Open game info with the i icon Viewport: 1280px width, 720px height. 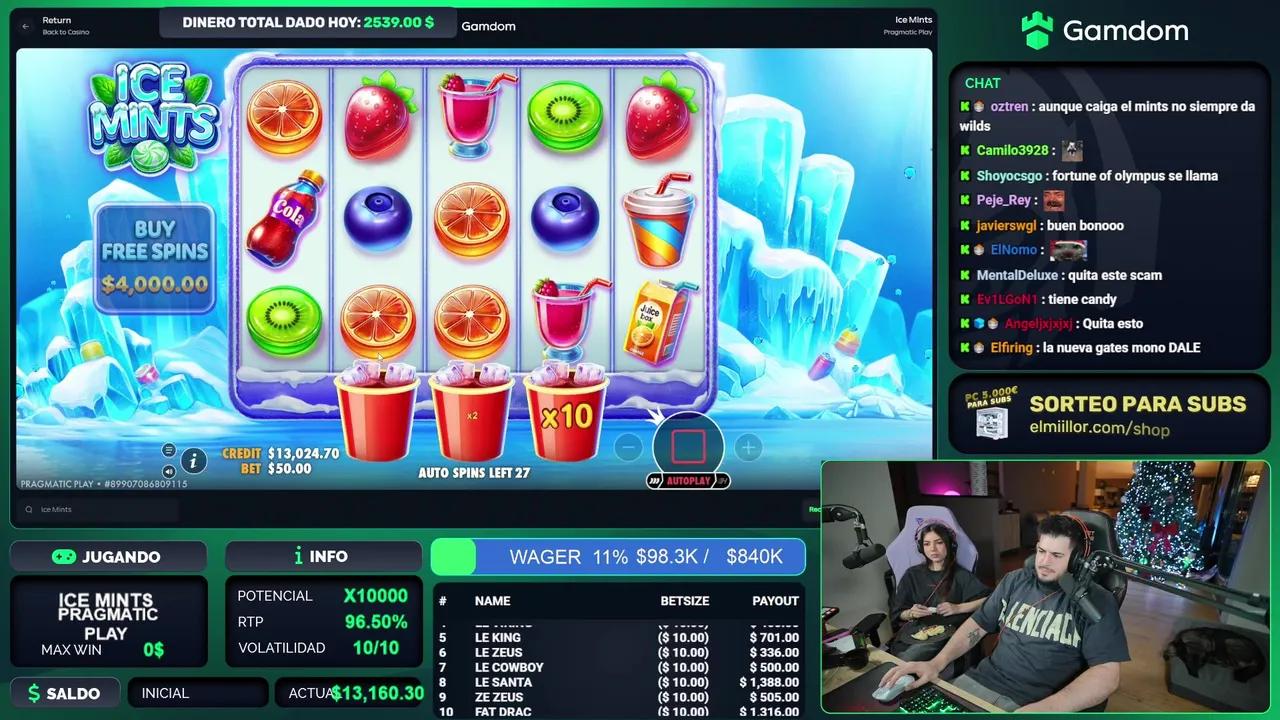point(193,461)
